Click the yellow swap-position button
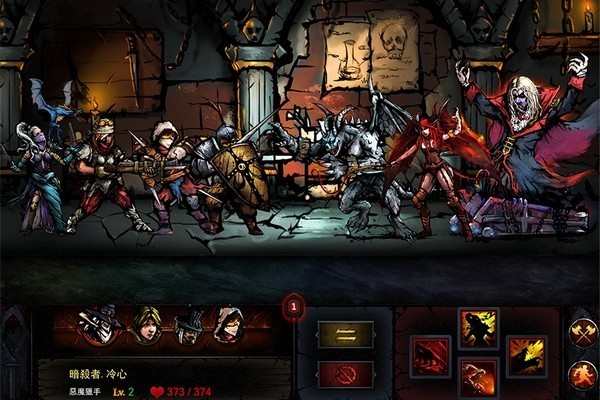Viewport: 600px width, 400px height. [345, 335]
